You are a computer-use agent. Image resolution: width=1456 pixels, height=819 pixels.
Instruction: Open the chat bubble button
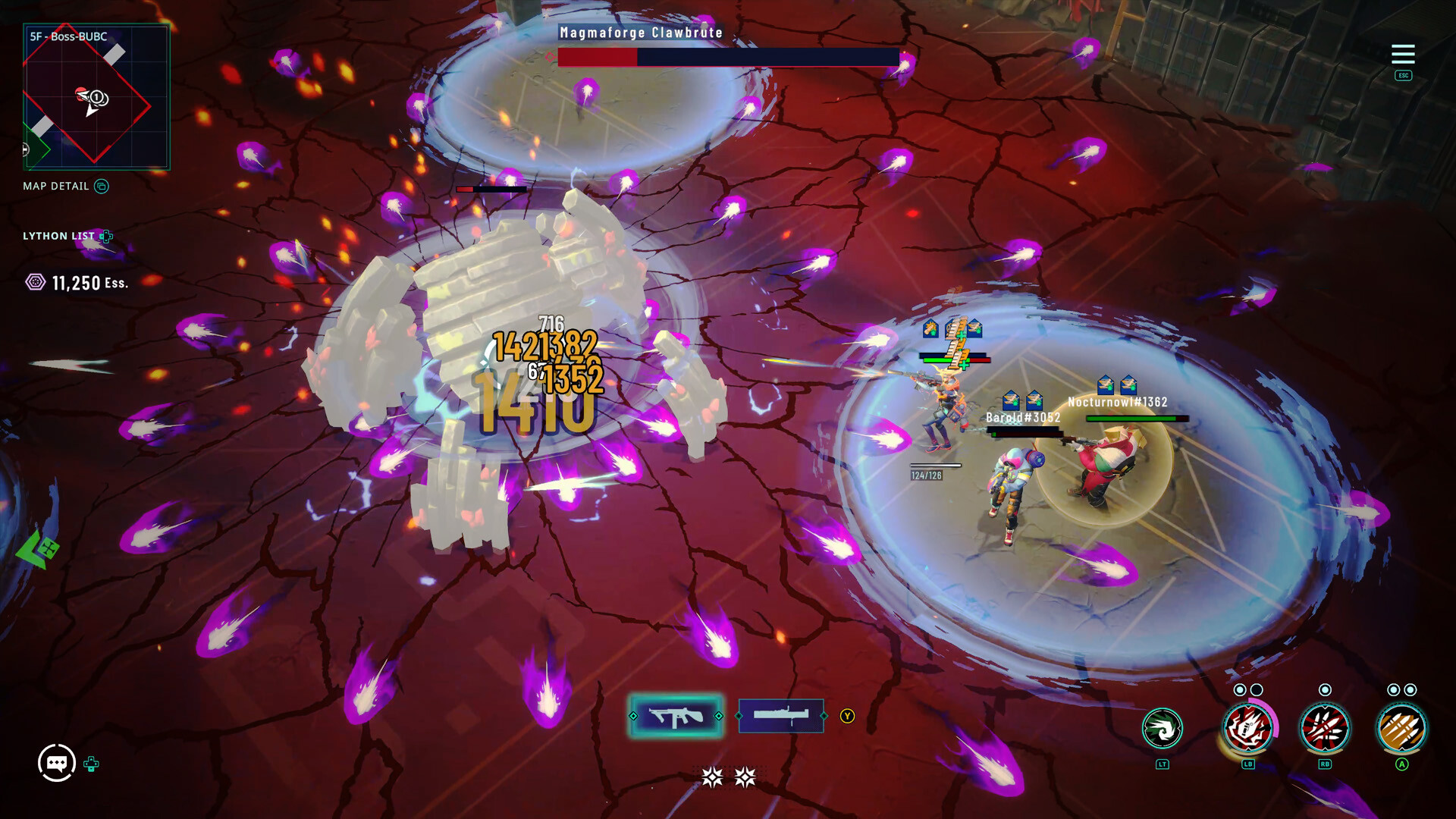[57, 763]
